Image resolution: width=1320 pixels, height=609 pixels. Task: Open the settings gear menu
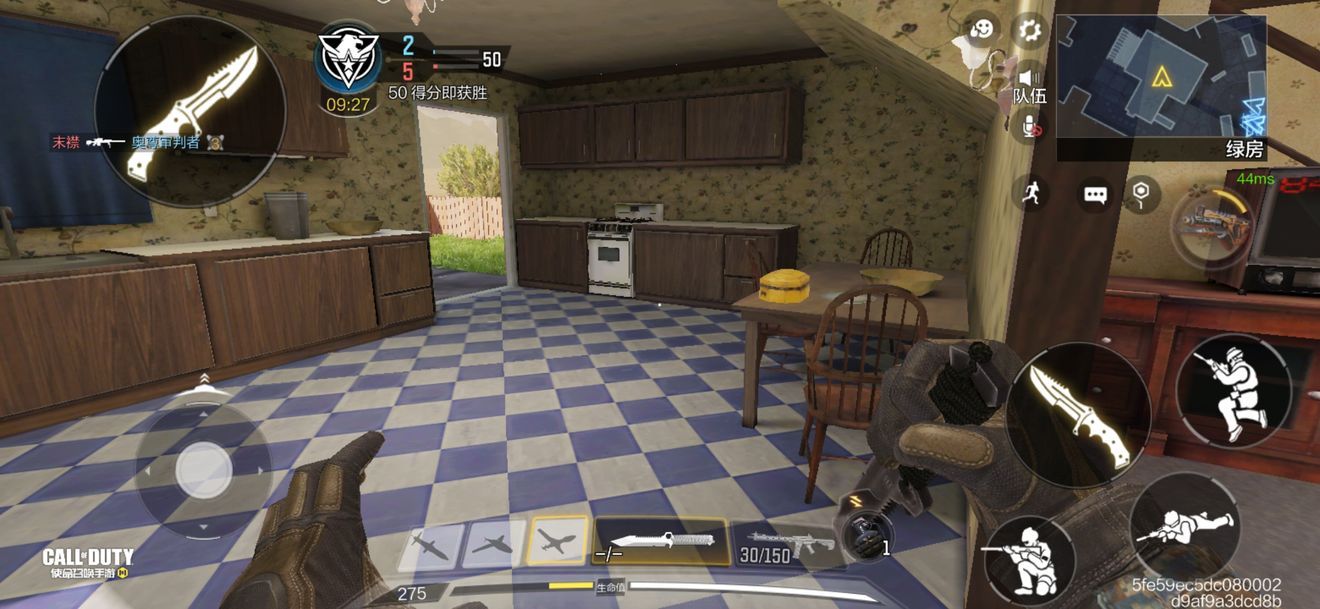pos(1030,29)
